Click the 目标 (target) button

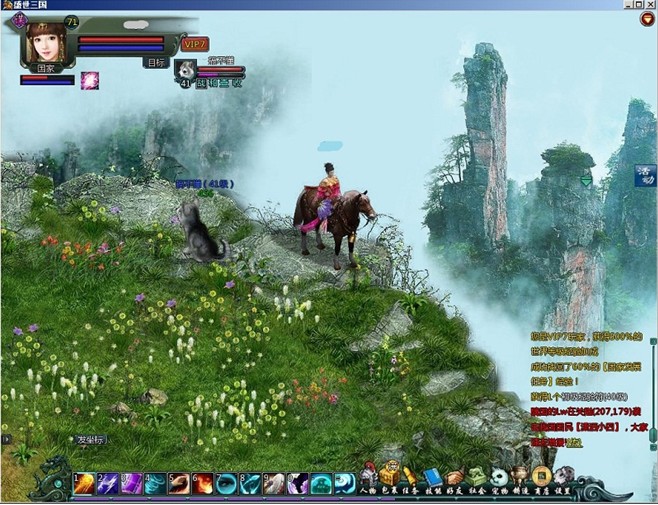click(156, 62)
